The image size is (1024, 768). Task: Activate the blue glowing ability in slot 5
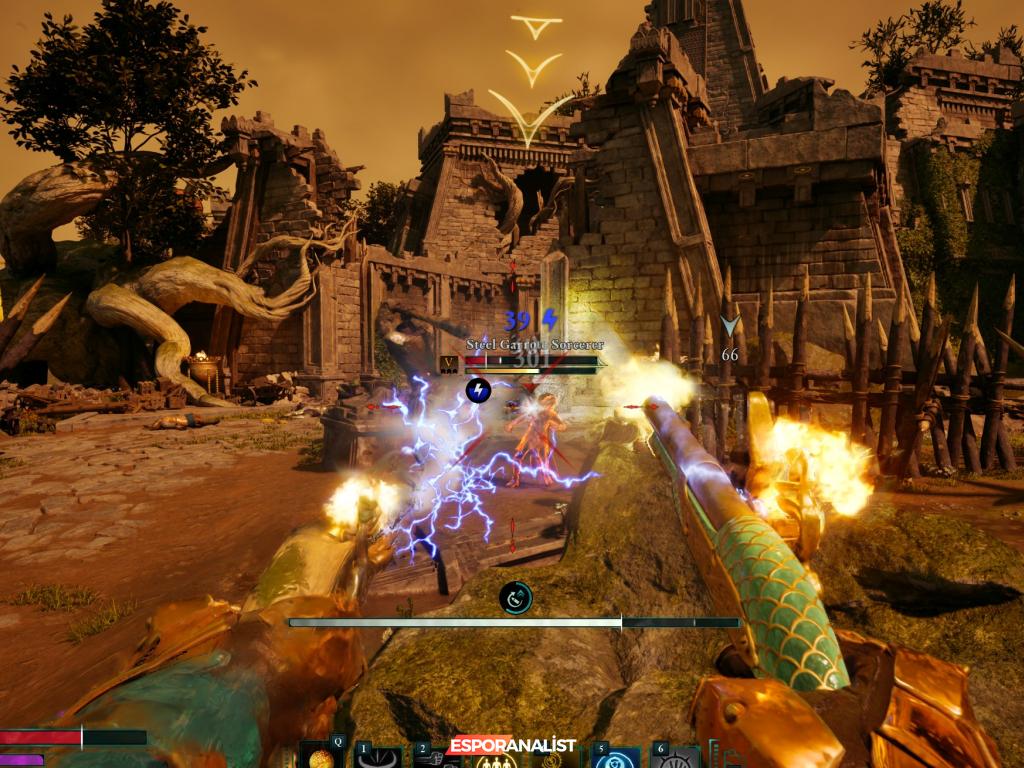(x=615, y=758)
